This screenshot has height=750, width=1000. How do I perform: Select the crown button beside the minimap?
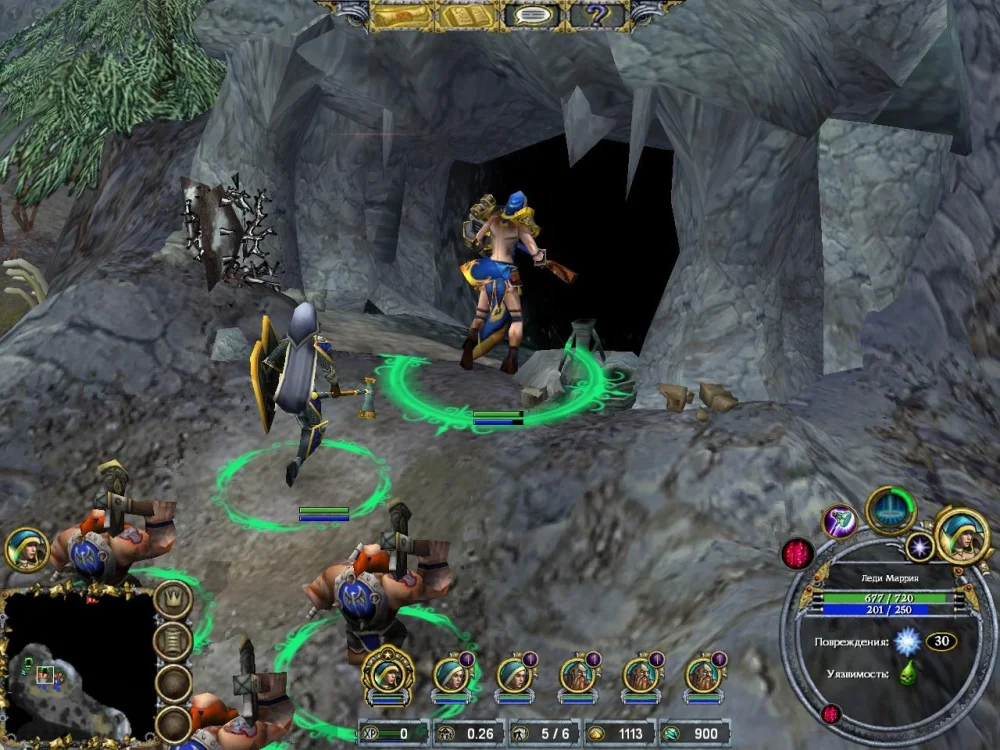(x=173, y=599)
